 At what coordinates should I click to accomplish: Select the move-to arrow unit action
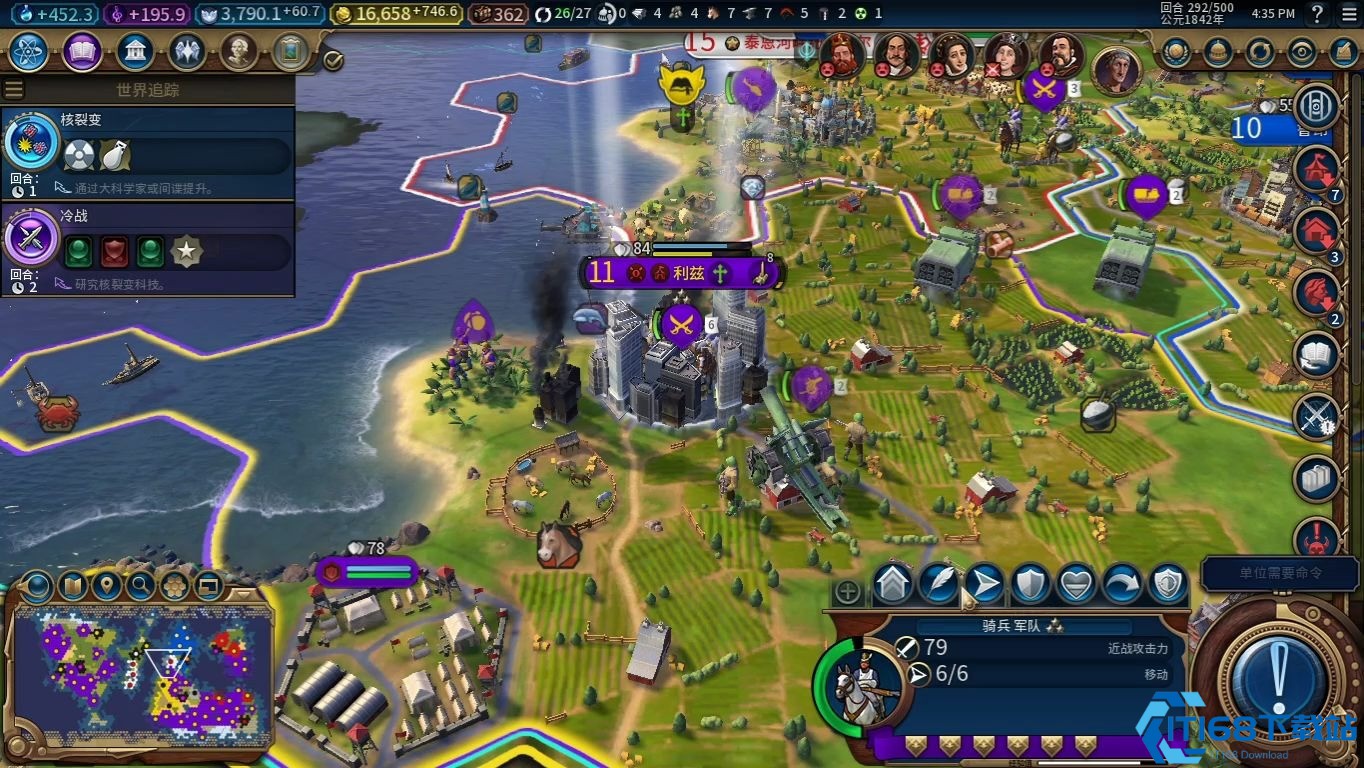click(x=984, y=584)
